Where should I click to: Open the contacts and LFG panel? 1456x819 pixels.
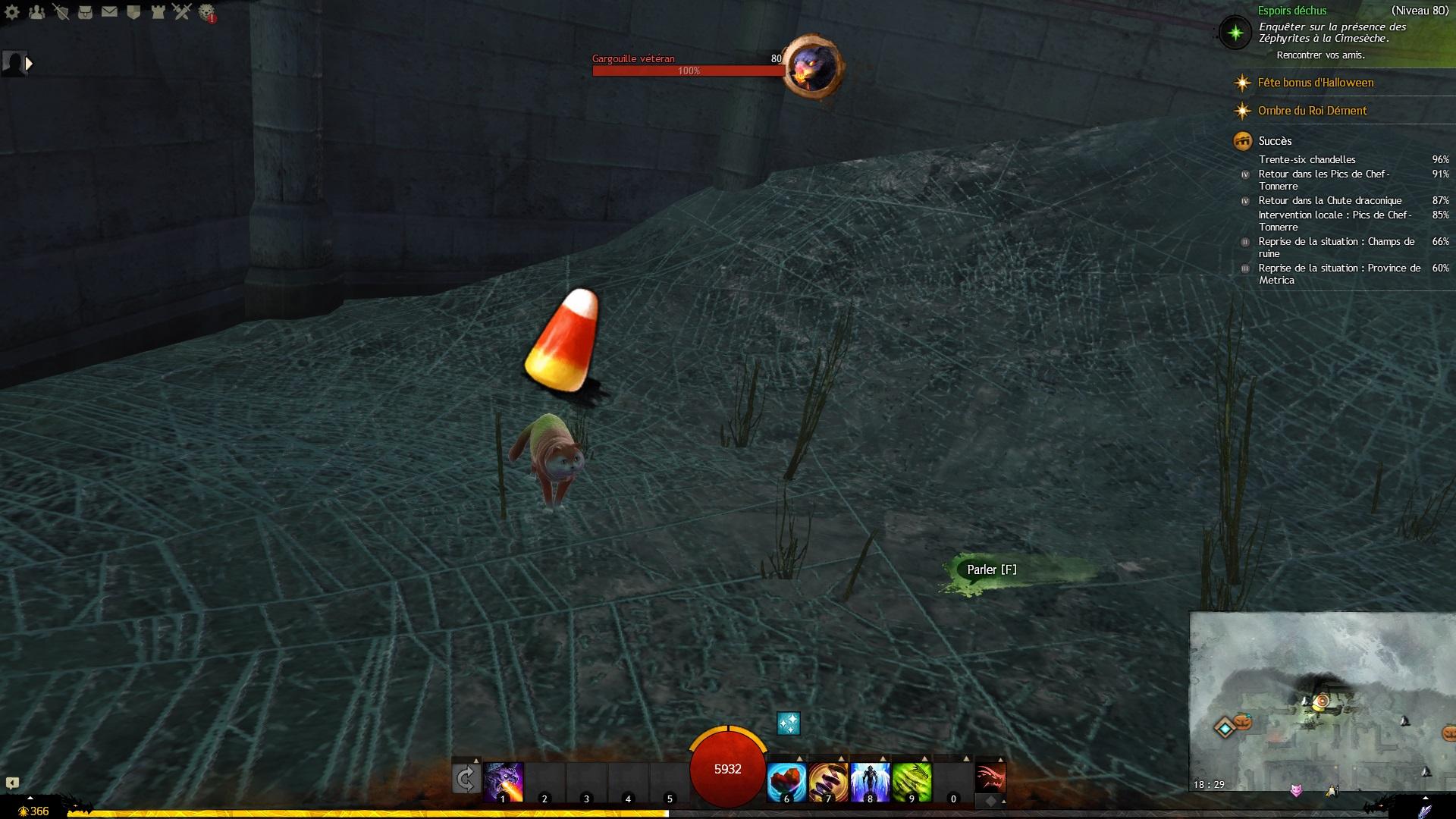point(36,12)
